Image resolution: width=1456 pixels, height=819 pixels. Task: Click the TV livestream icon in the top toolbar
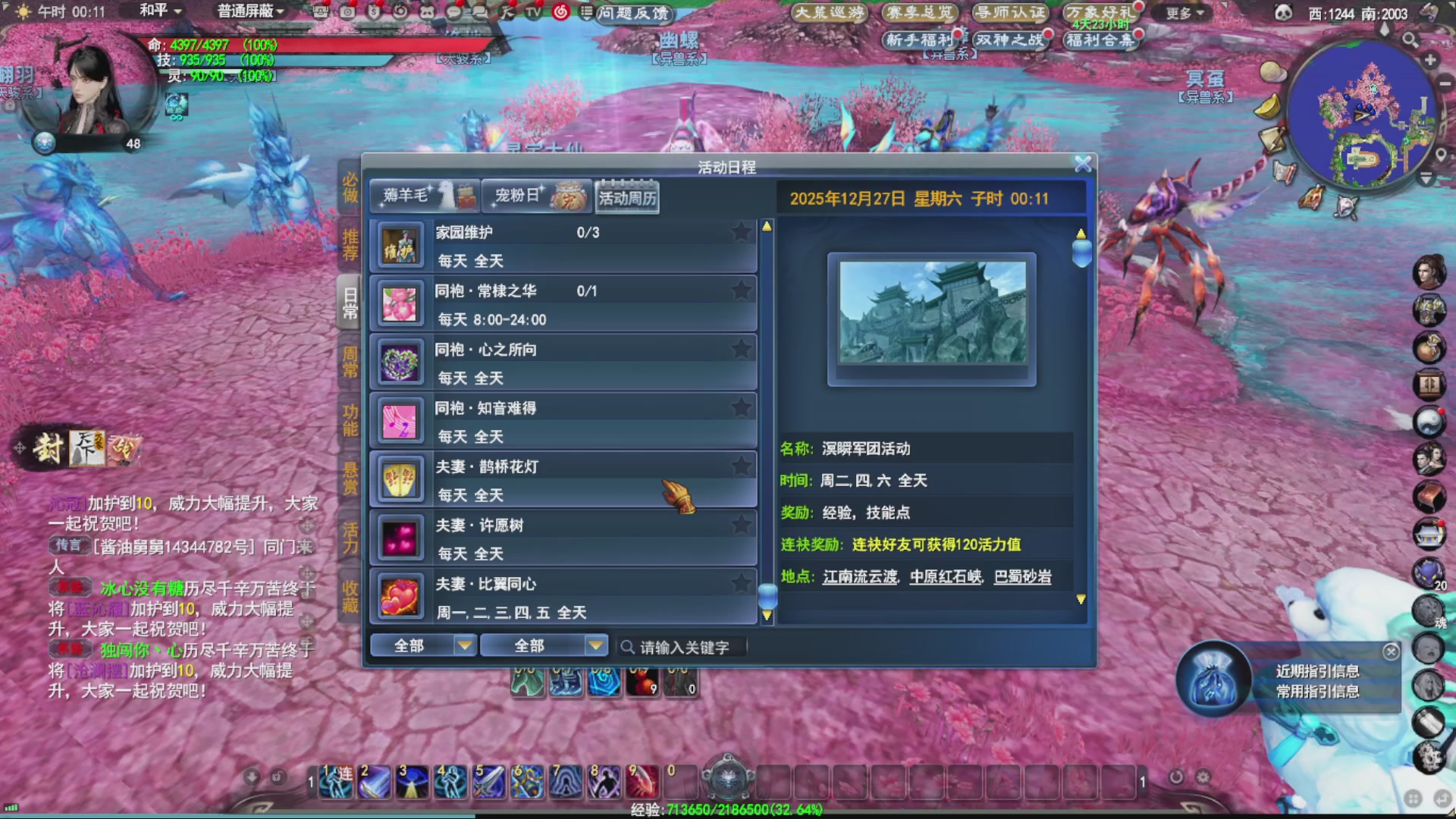[x=533, y=11]
